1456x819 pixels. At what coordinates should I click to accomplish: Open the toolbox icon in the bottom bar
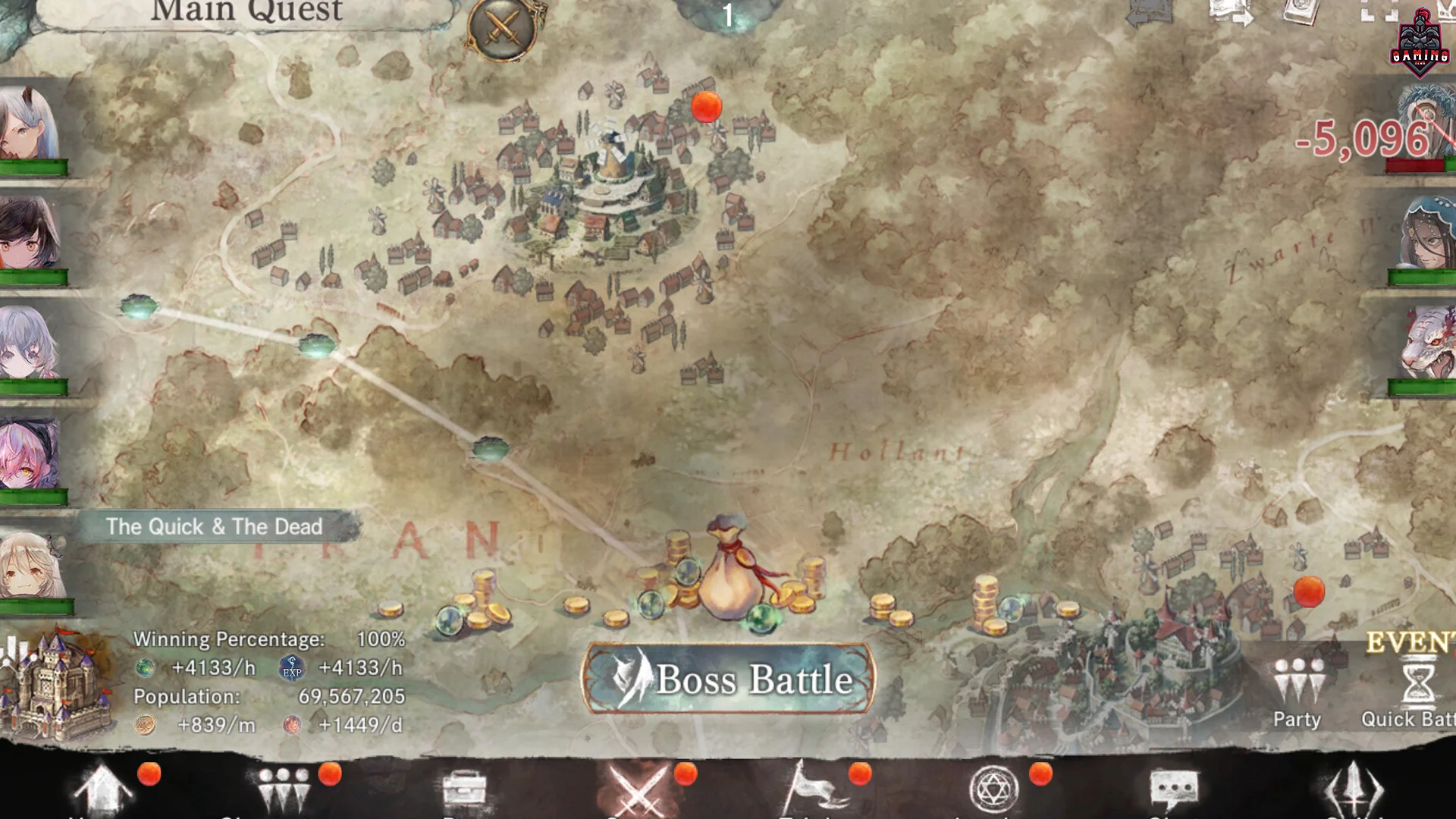tap(464, 789)
